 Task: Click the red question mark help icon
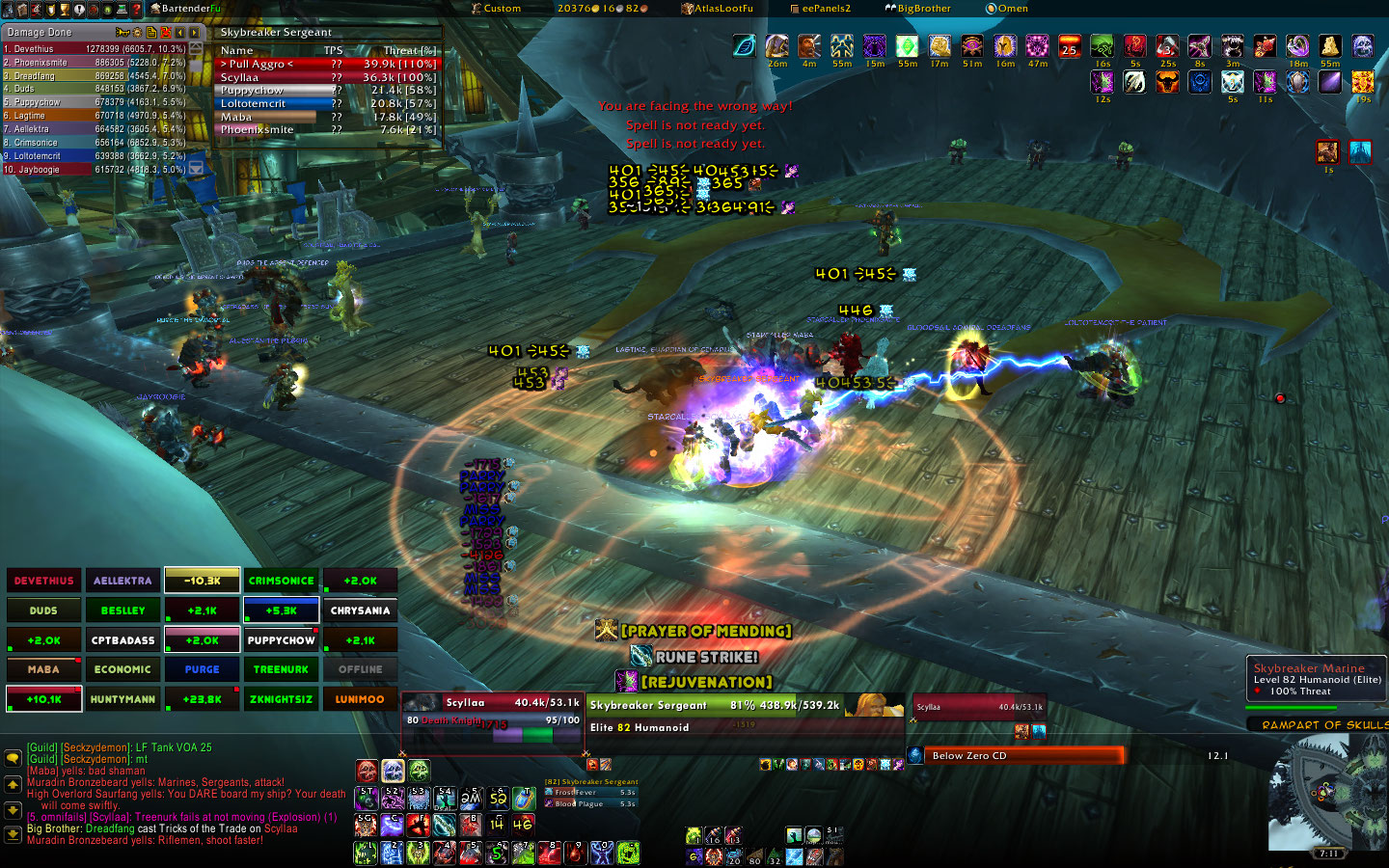coord(136,9)
